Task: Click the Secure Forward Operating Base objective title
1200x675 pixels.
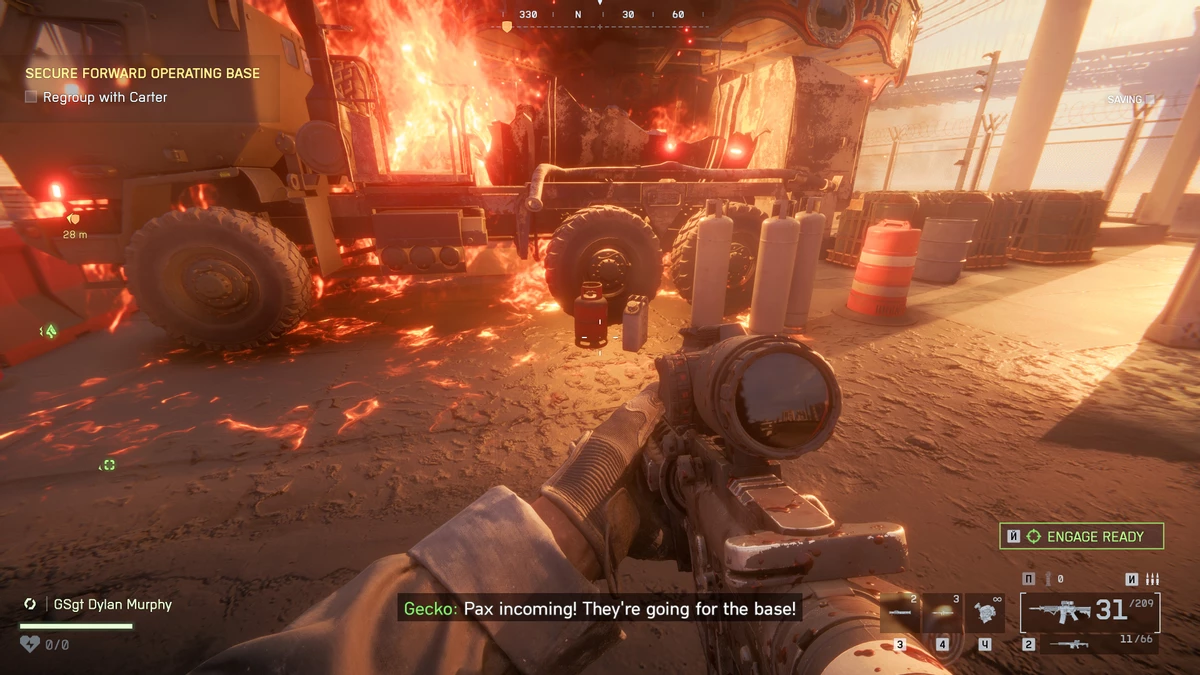Action: tap(142, 74)
